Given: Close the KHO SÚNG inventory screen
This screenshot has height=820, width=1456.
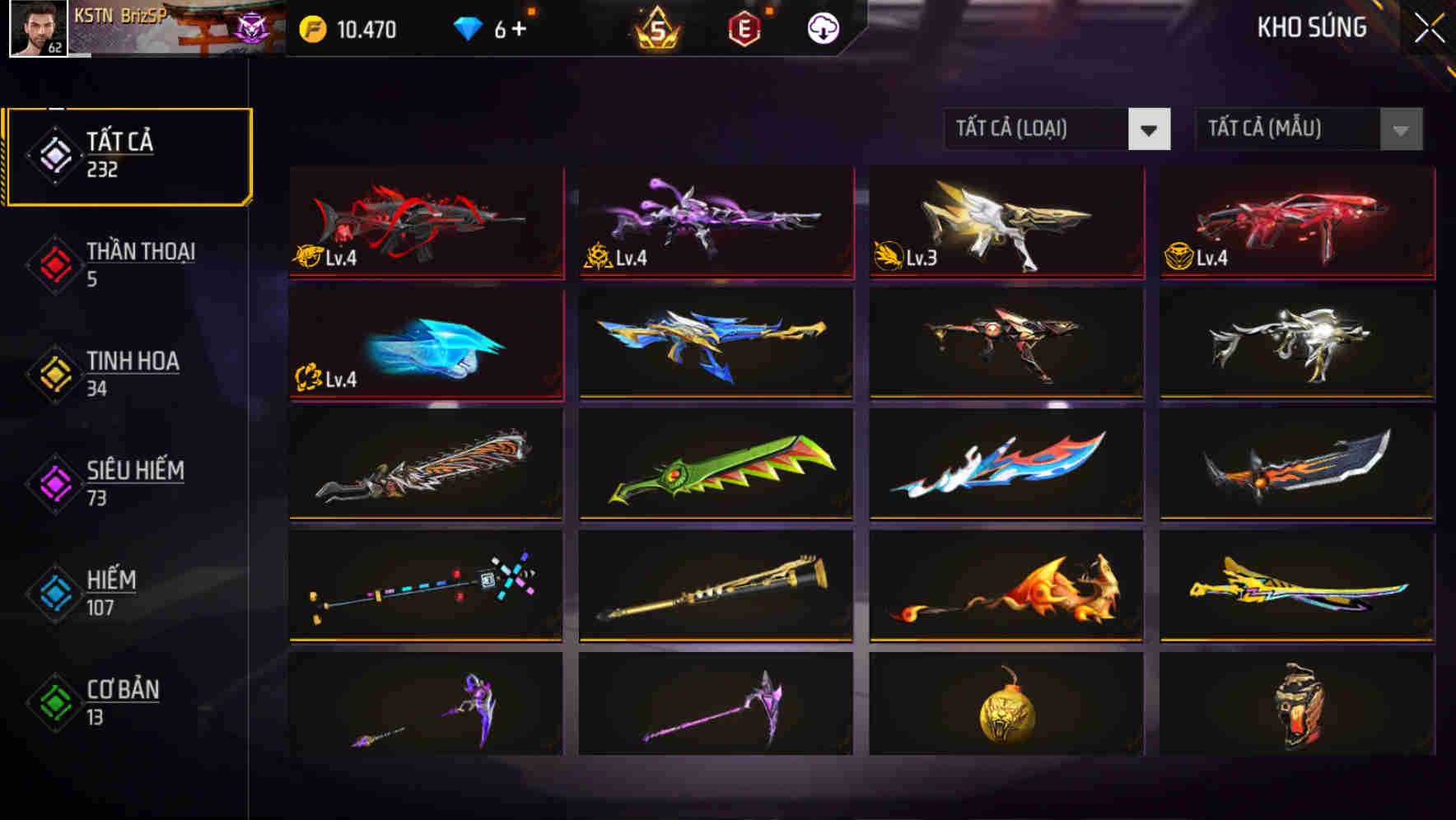Looking at the screenshot, I should pyautogui.click(x=1430, y=26).
